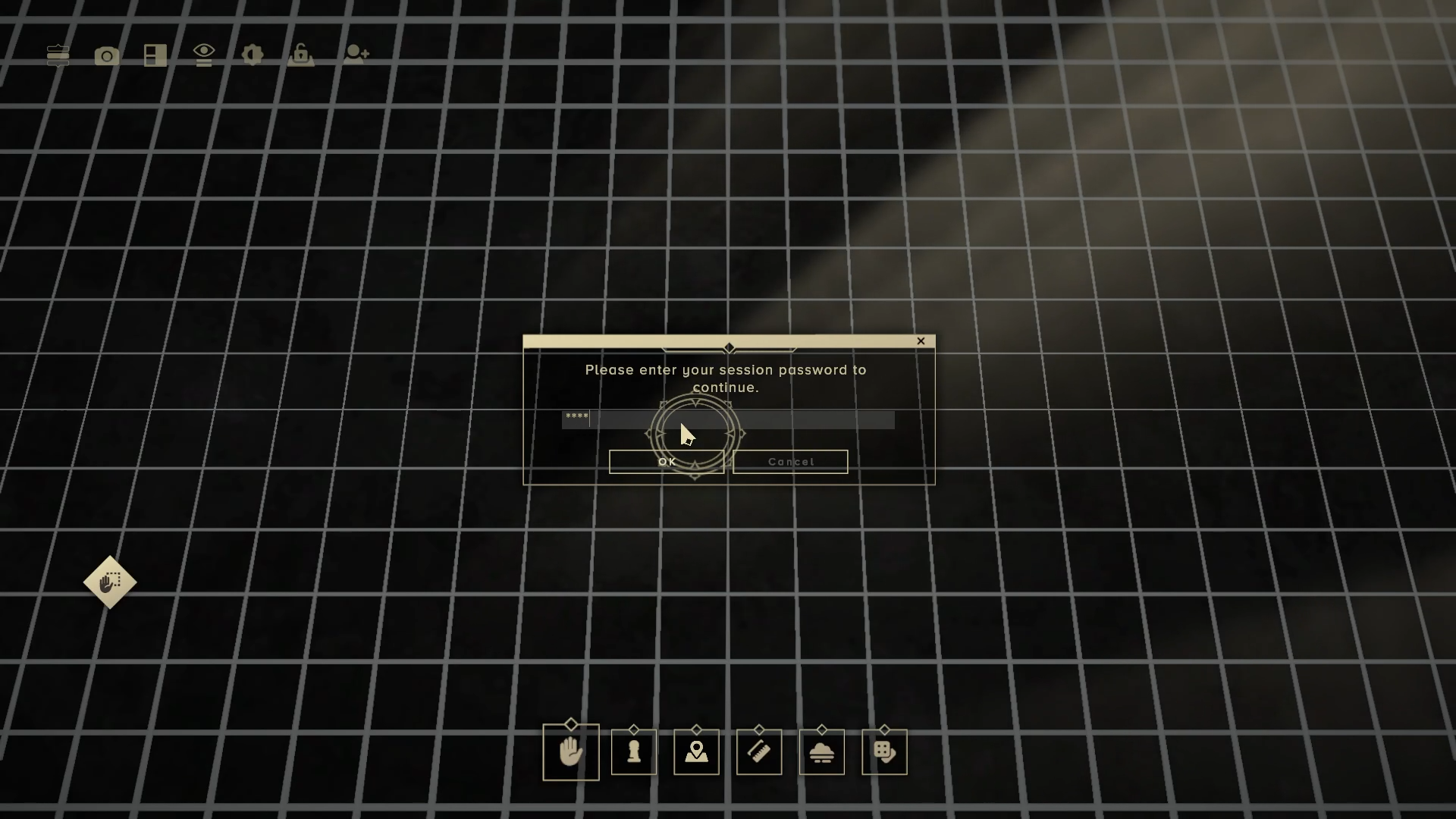Open the invite player panel
The height and width of the screenshot is (819, 1456).
click(356, 53)
